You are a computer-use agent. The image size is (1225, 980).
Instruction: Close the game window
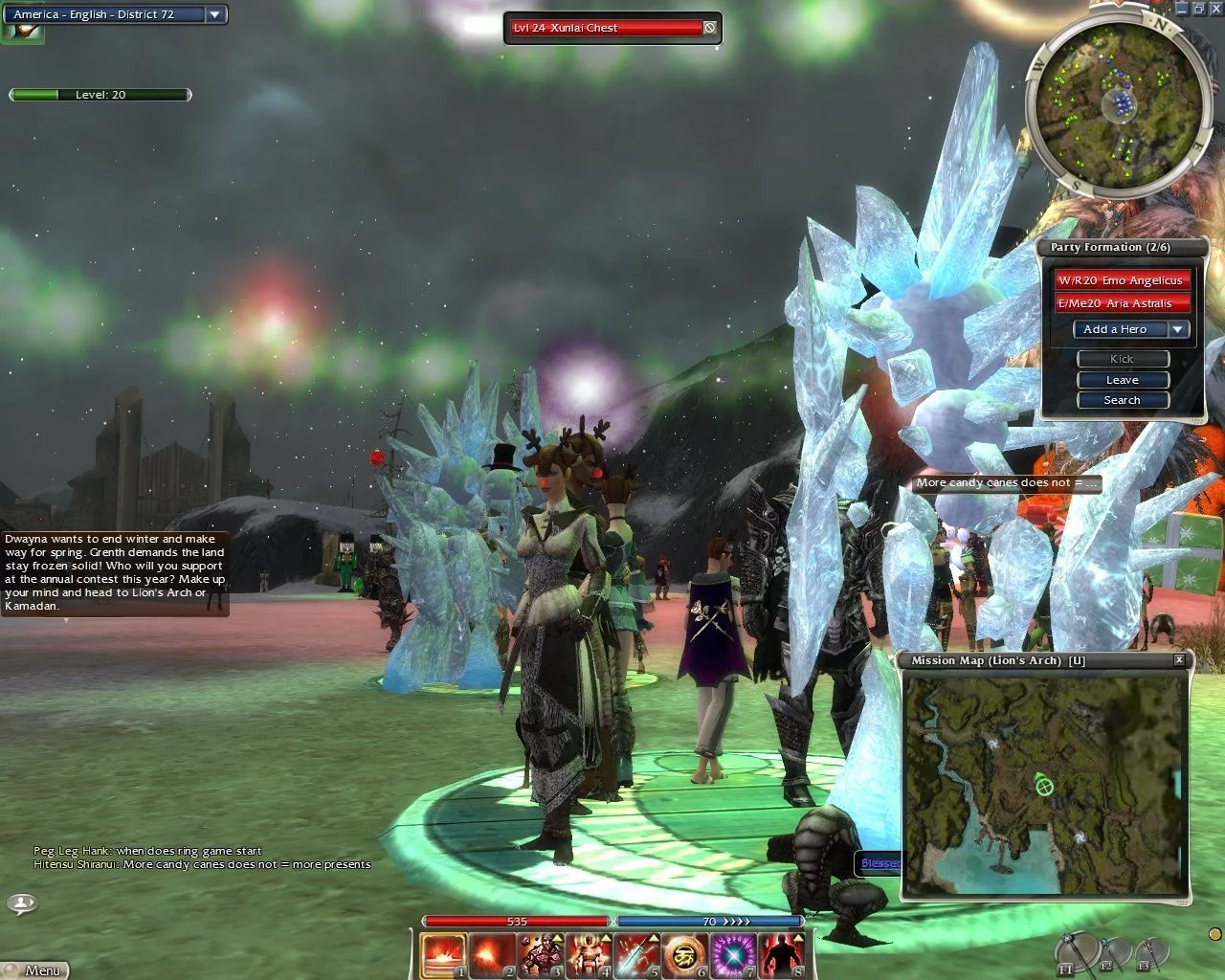pyautogui.click(x=1215, y=9)
